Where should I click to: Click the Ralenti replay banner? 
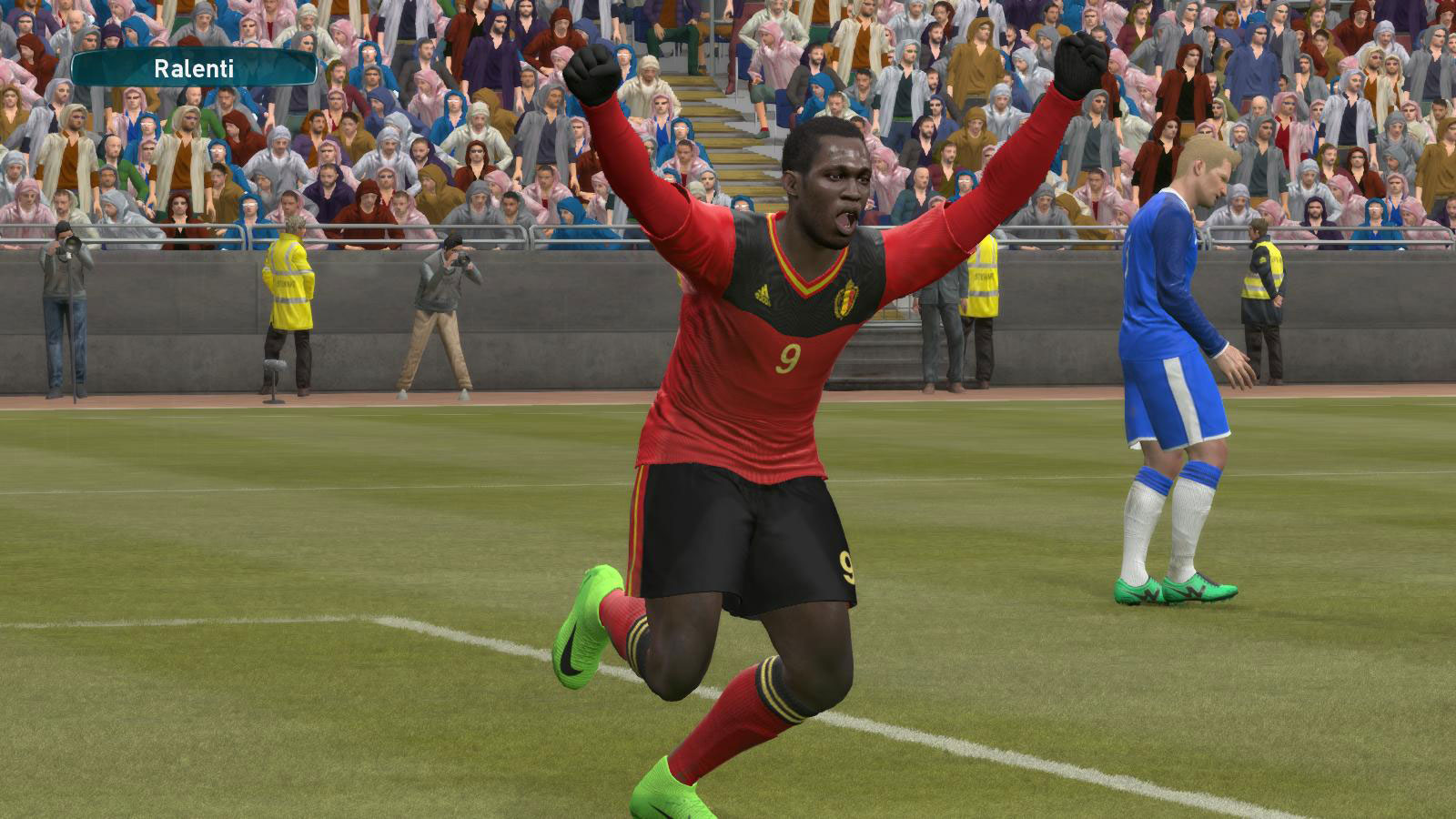coord(194,68)
